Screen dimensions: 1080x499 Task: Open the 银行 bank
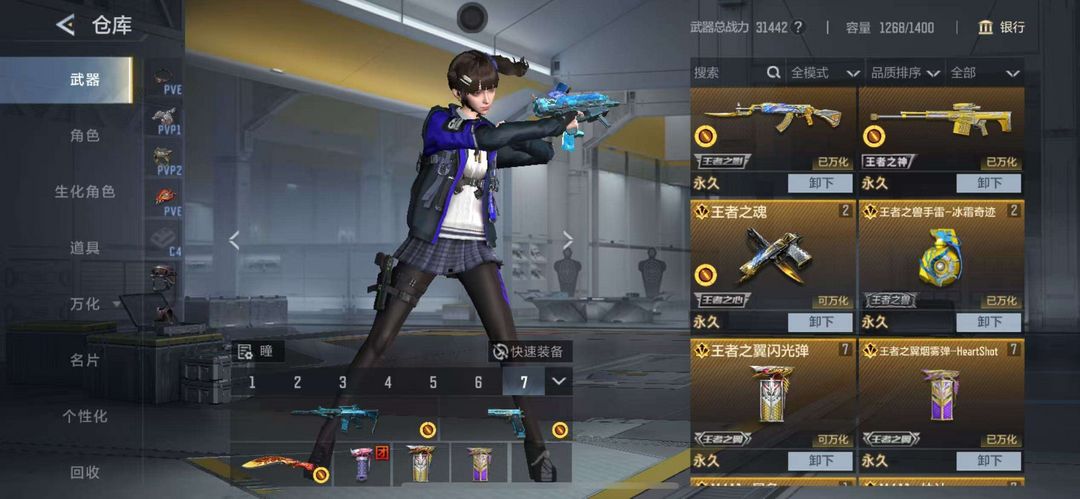(x=1002, y=27)
